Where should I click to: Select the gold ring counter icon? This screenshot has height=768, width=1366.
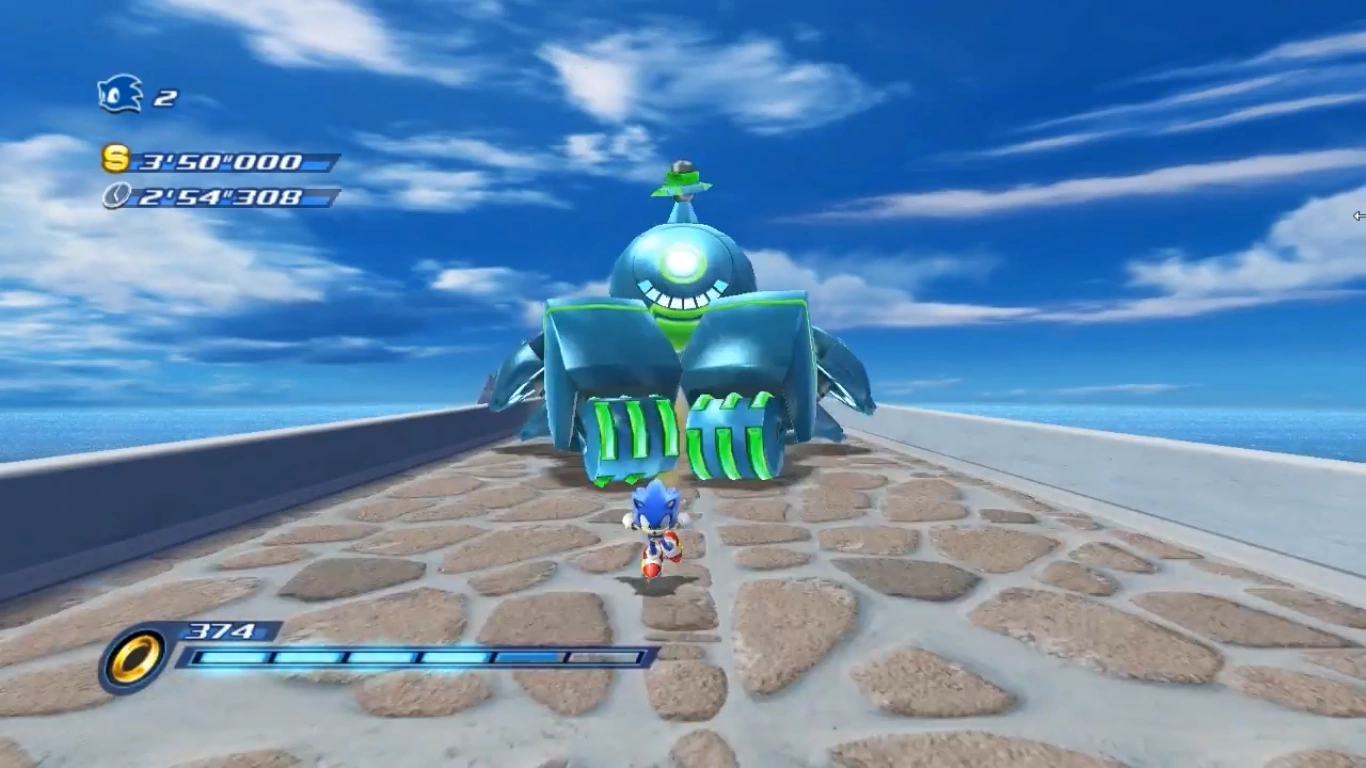[134, 659]
